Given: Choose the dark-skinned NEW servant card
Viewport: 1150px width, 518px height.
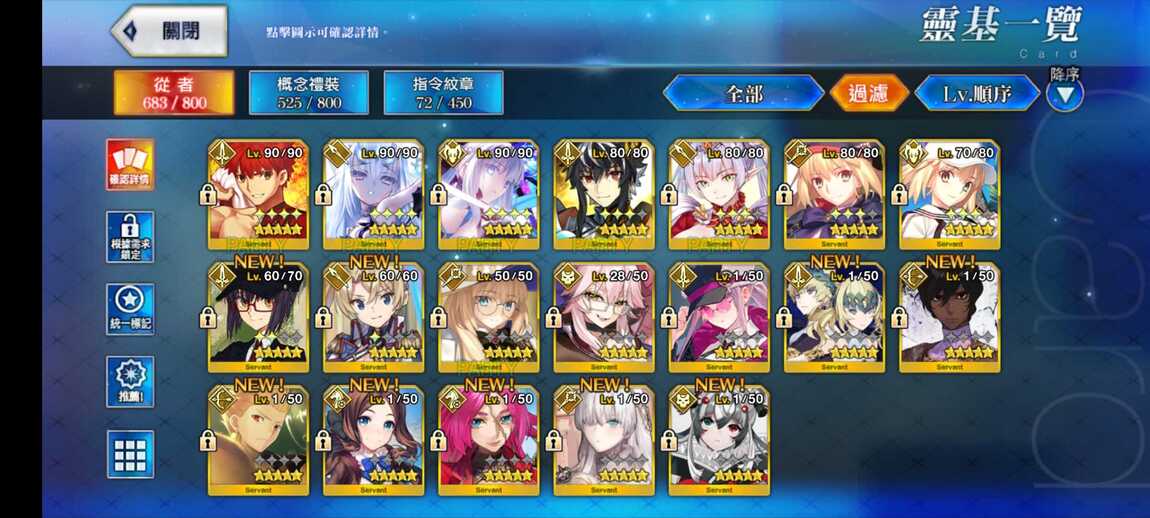Looking at the screenshot, I should point(950,317).
